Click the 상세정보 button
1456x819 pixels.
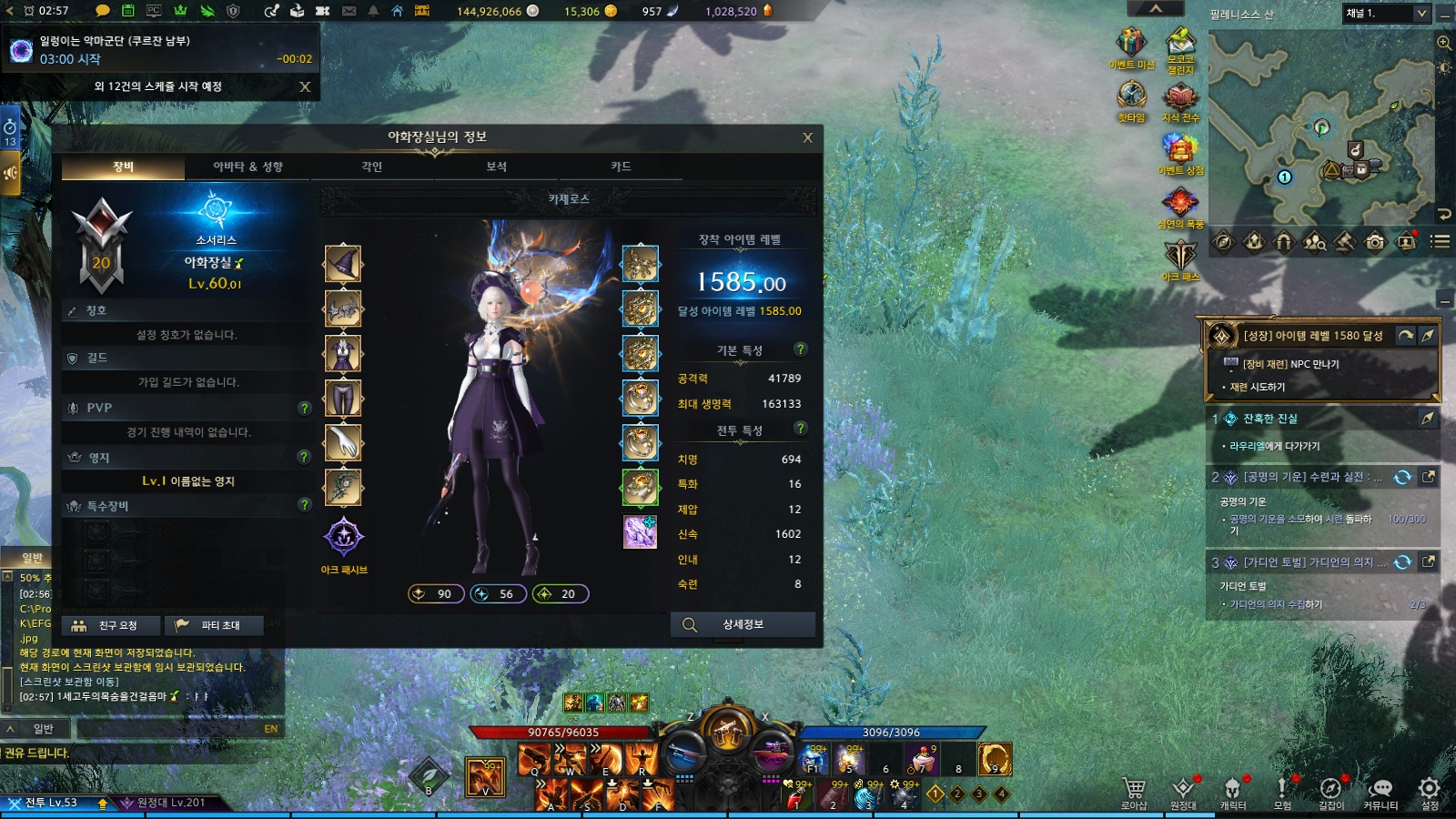(x=743, y=624)
